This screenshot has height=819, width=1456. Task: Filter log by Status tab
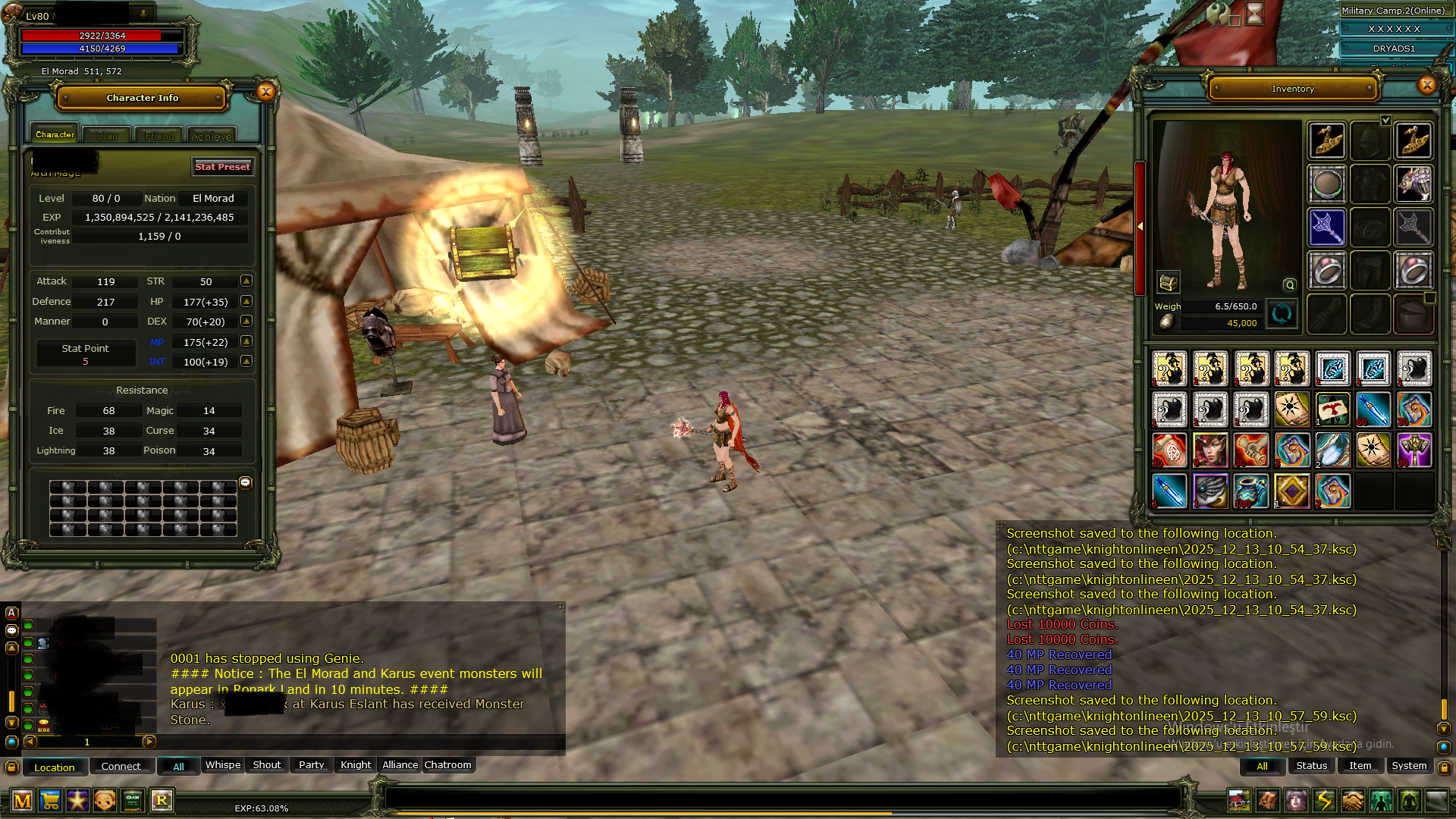click(x=1311, y=766)
